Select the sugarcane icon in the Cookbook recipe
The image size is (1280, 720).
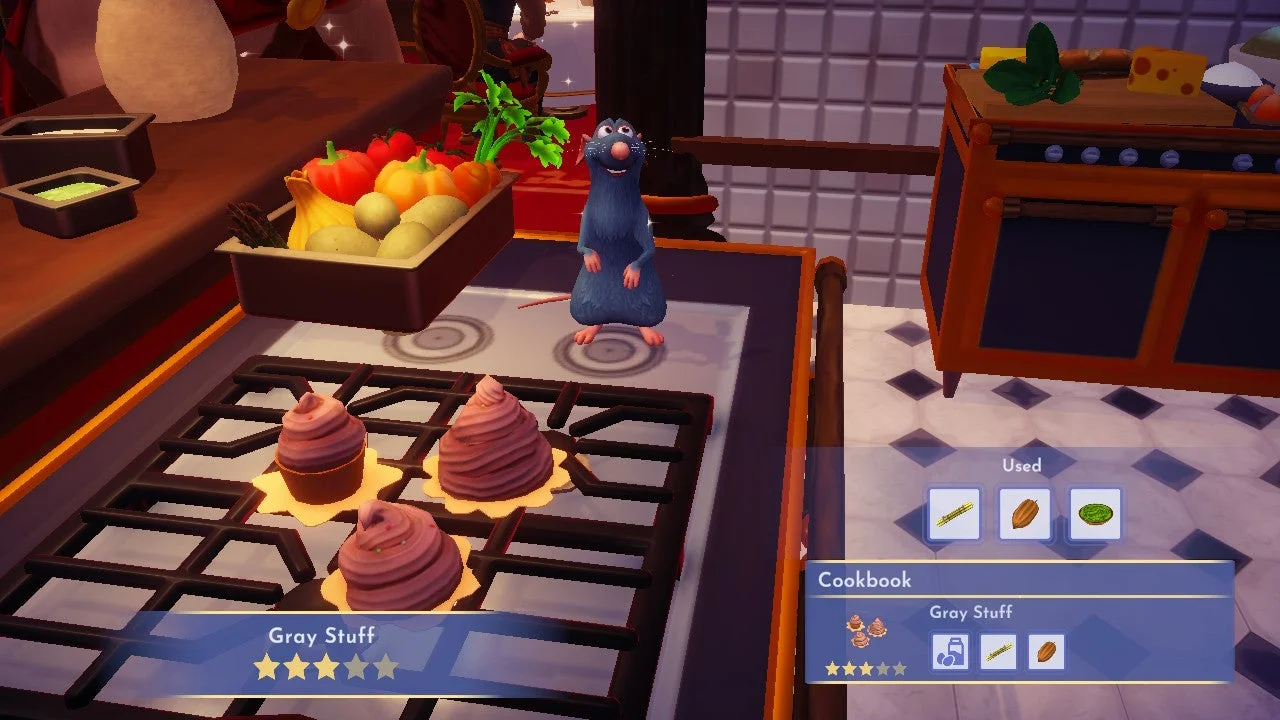[998, 651]
